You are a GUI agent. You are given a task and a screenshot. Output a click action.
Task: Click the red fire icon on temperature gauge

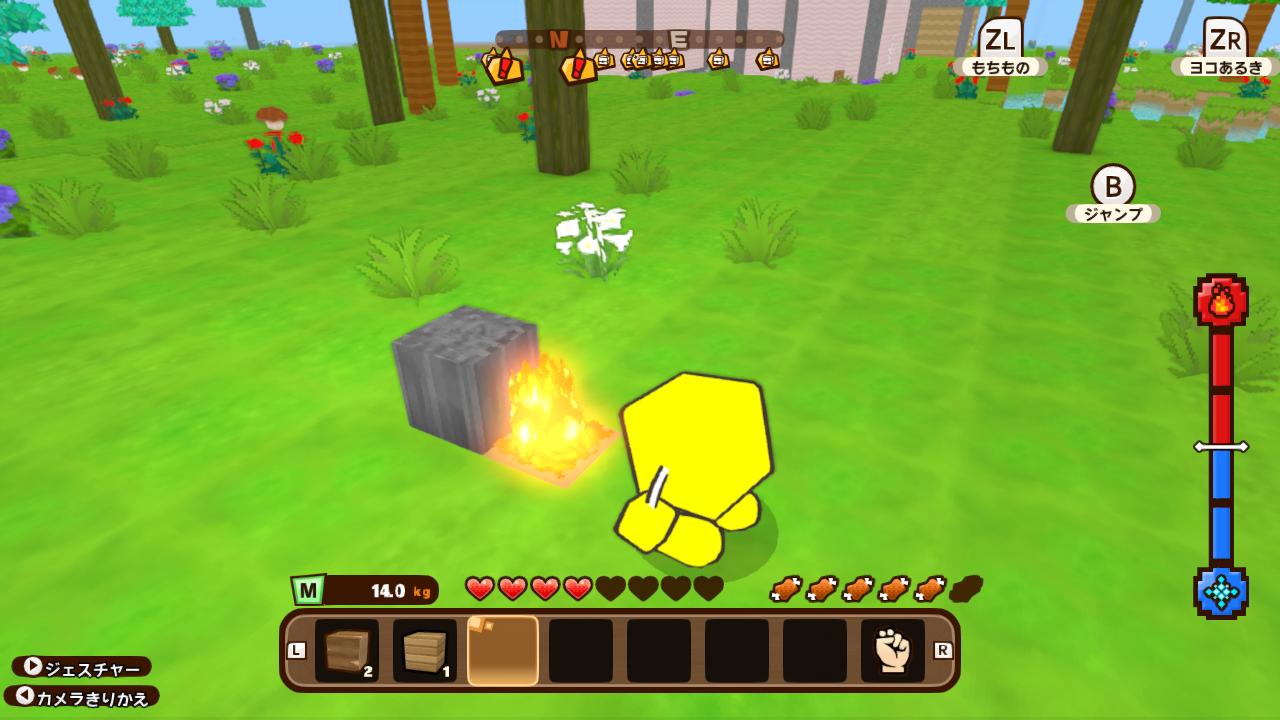point(1221,300)
